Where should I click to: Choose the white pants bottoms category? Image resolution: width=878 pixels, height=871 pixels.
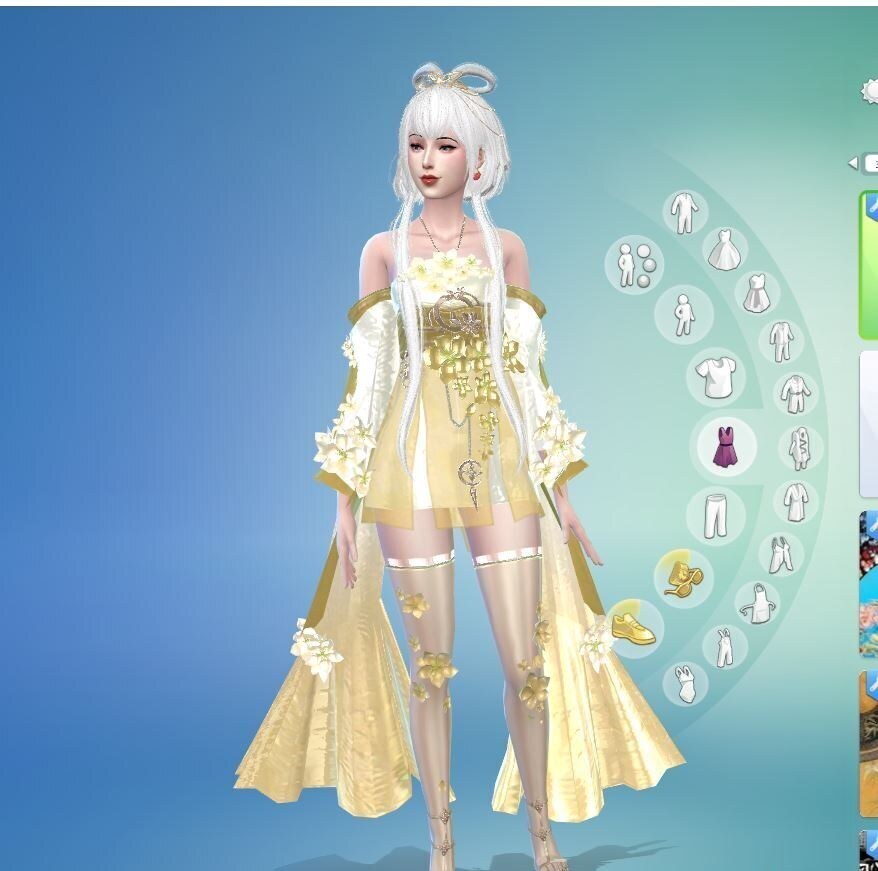point(715,516)
